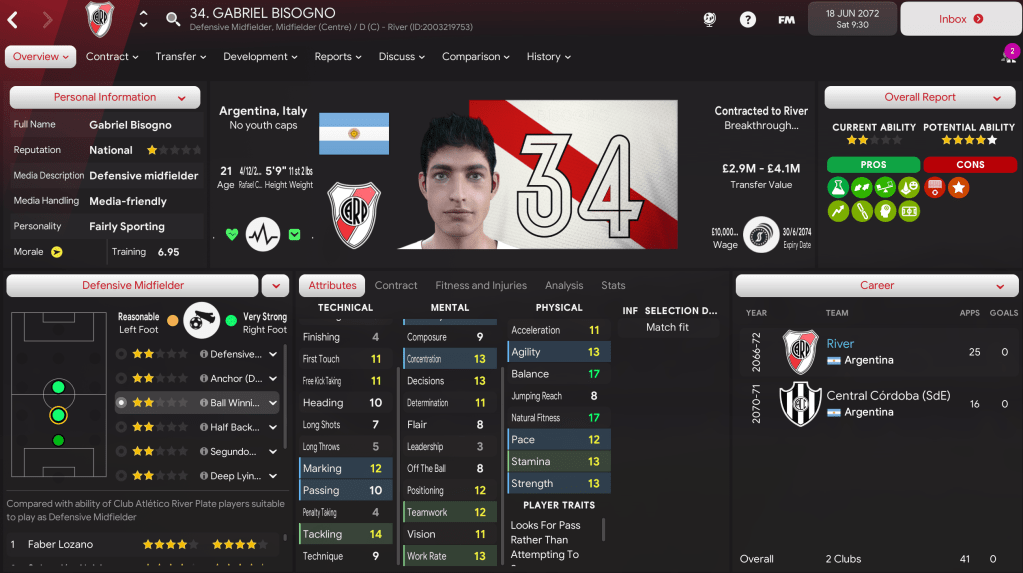Open the help question mark
The width and height of the screenshot is (1023, 573).
tap(747, 19)
